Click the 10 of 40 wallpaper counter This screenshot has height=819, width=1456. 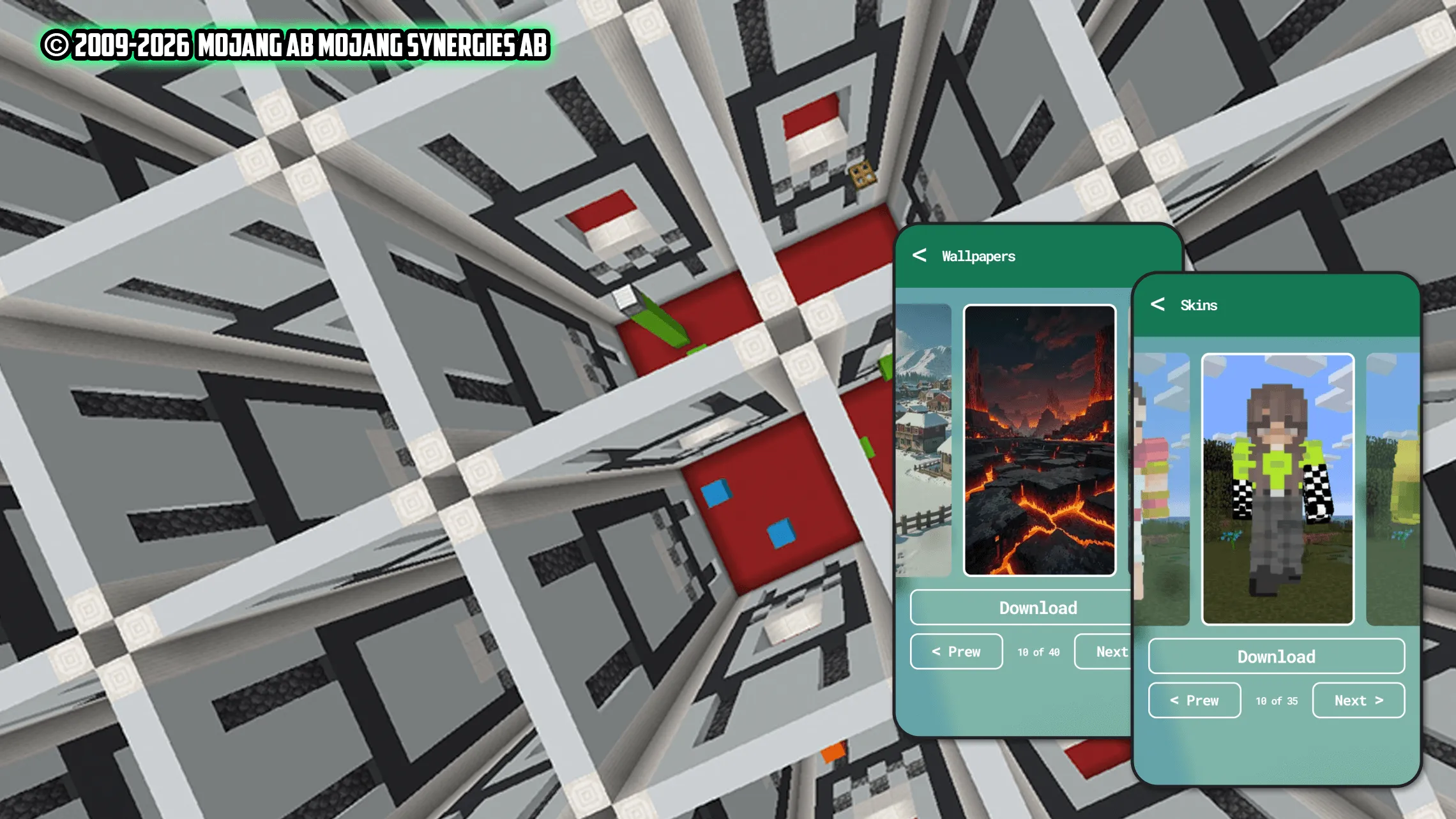(x=1038, y=651)
